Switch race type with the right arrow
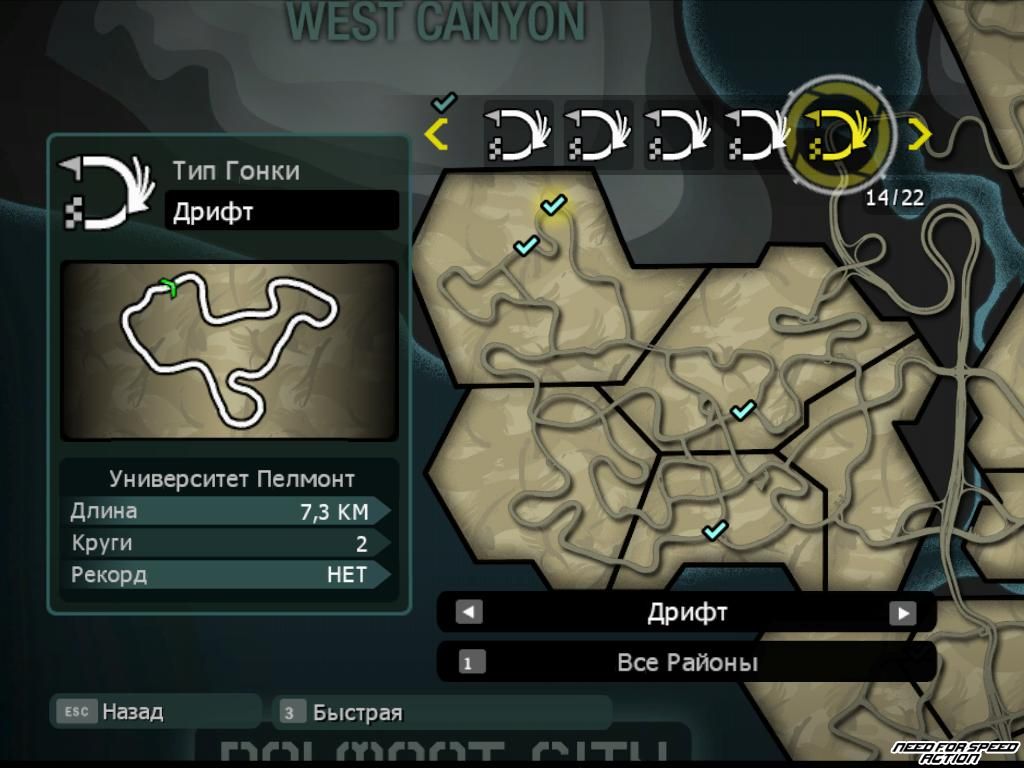Viewport: 1024px width, 768px height. (903, 613)
